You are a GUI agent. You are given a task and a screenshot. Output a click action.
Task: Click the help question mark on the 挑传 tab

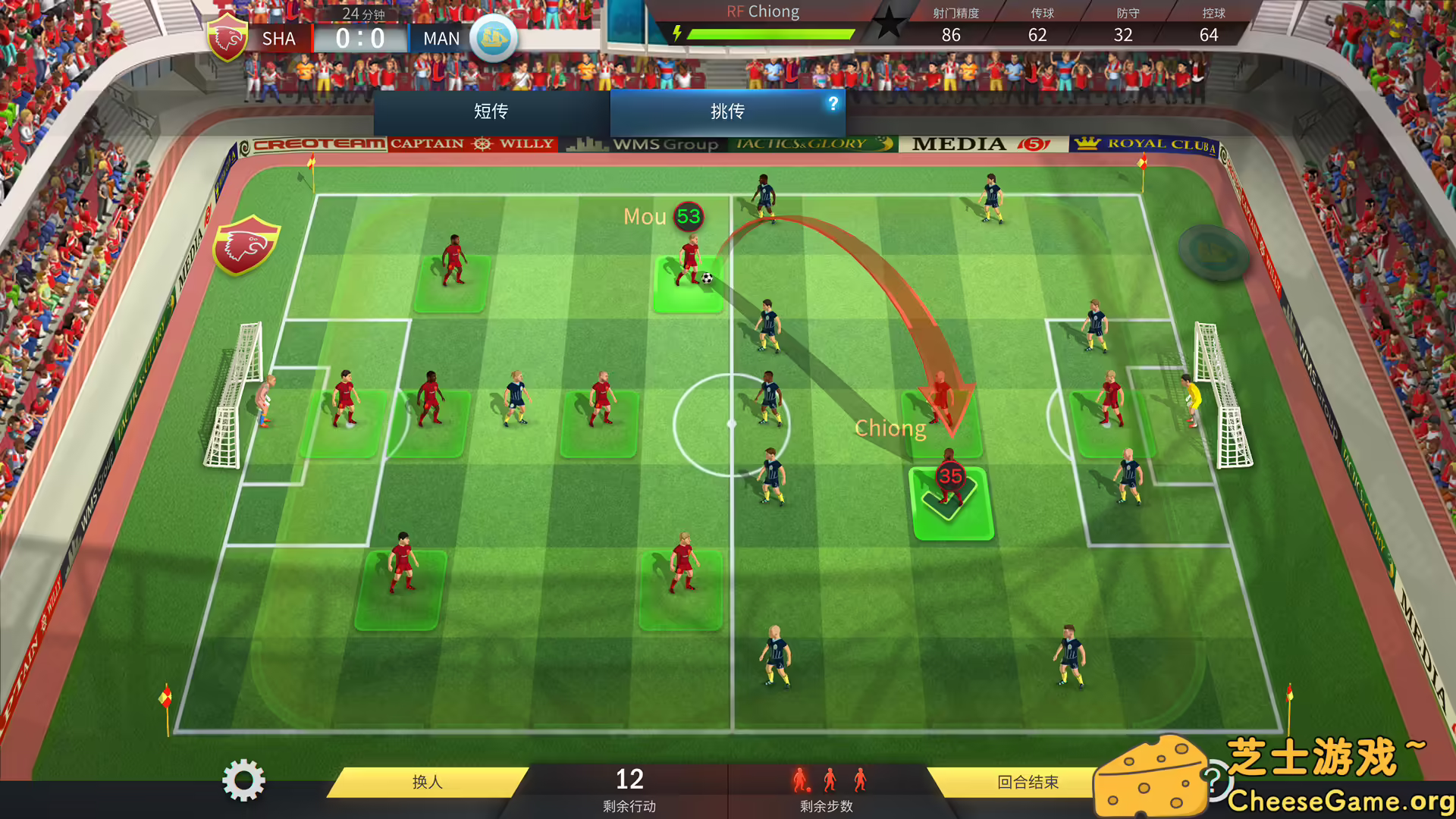coord(833,105)
